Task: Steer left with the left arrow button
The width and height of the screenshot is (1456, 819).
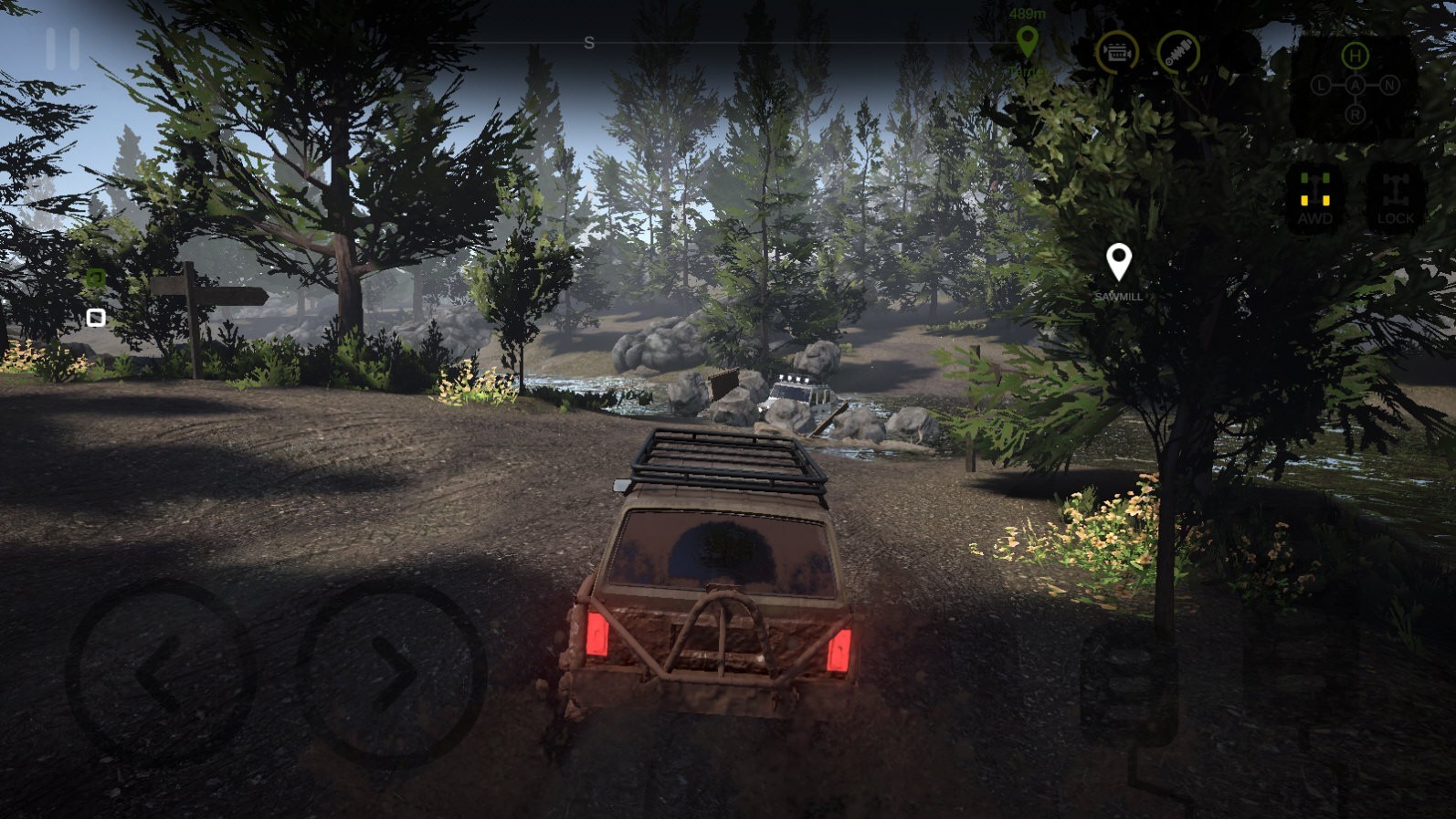Action: pos(161,674)
